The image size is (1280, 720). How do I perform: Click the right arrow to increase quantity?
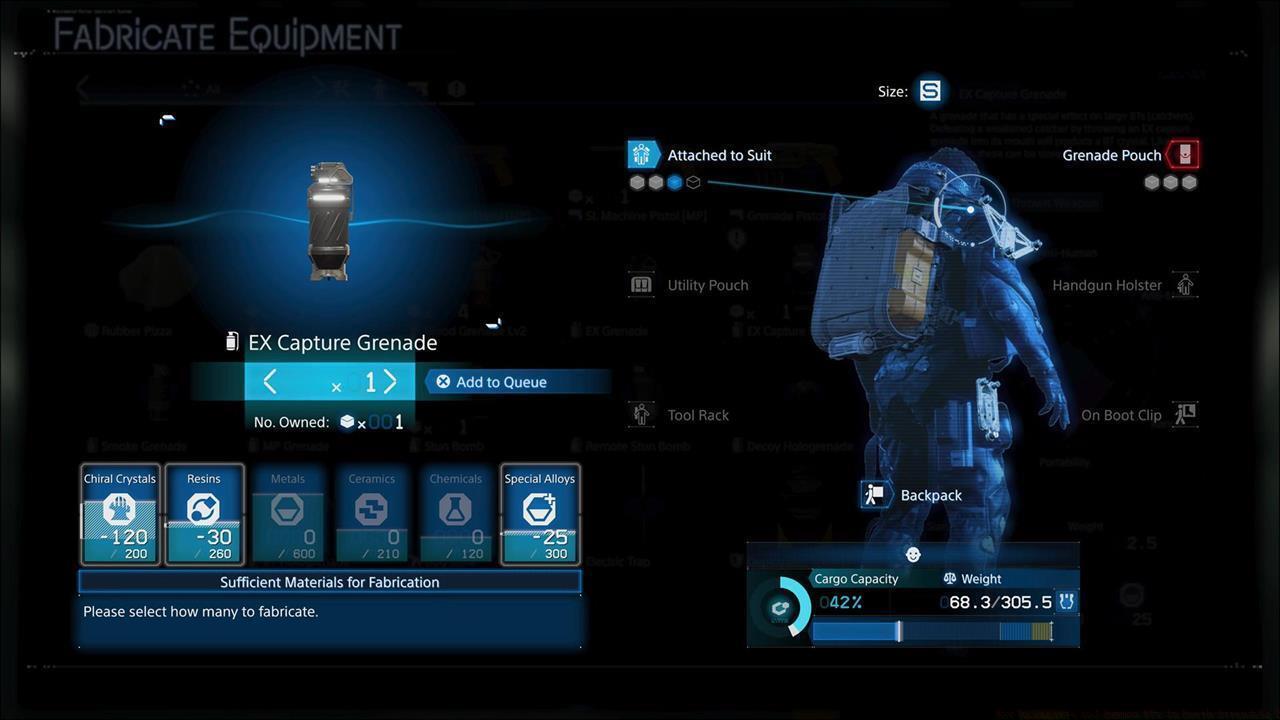390,381
